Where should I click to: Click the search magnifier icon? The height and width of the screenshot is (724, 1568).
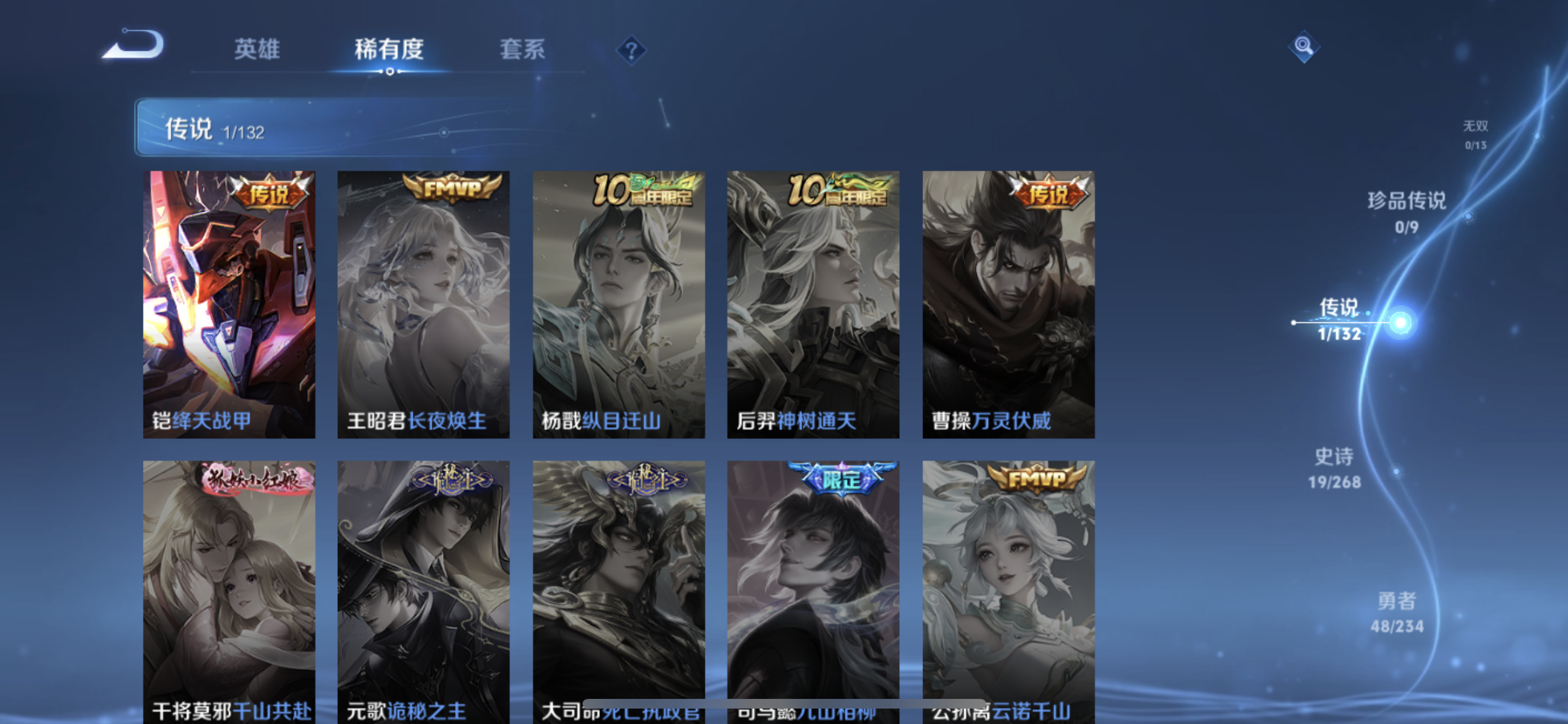[x=1303, y=45]
